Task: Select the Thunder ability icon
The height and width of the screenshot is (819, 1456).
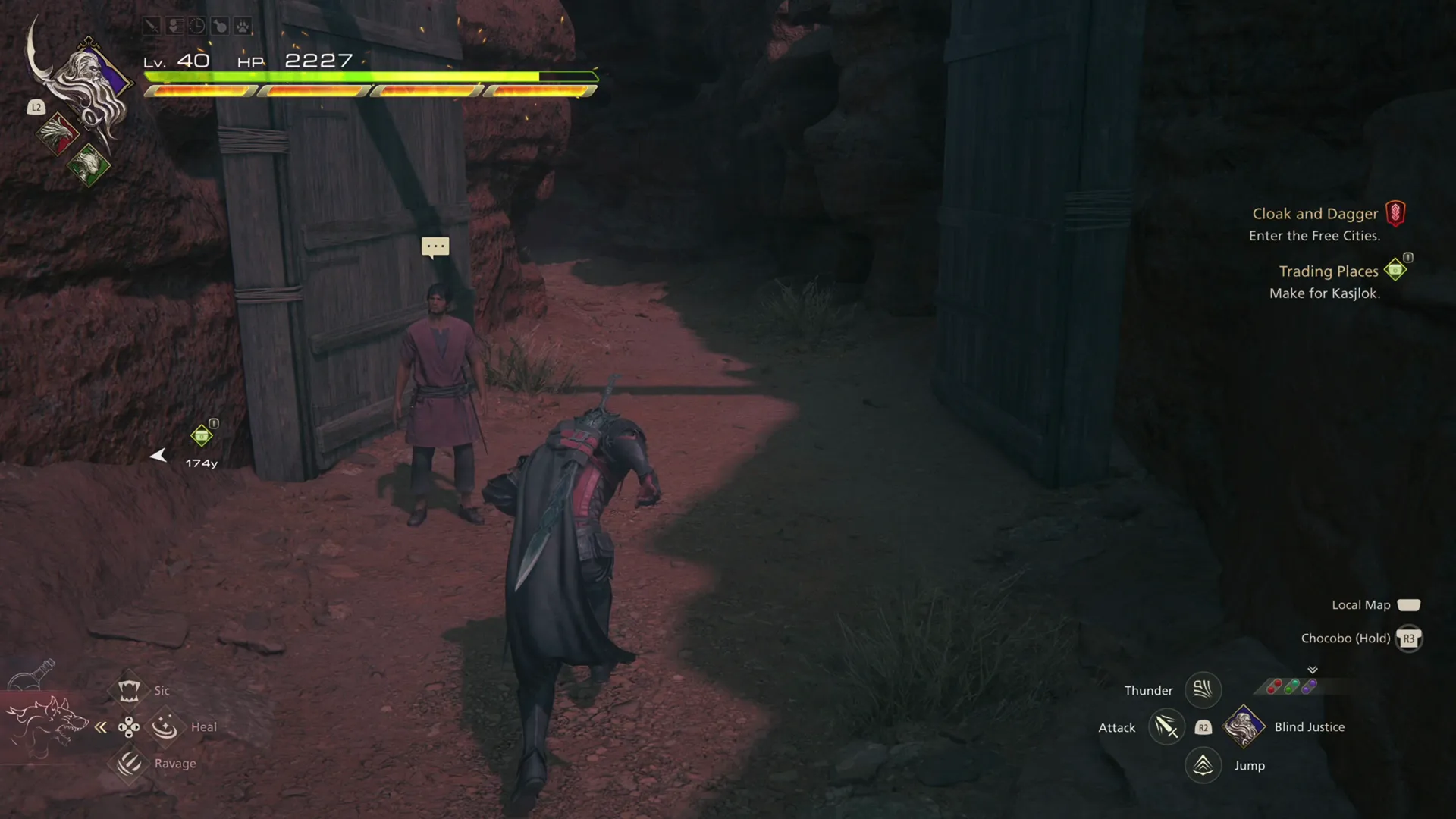Action: tap(1203, 690)
